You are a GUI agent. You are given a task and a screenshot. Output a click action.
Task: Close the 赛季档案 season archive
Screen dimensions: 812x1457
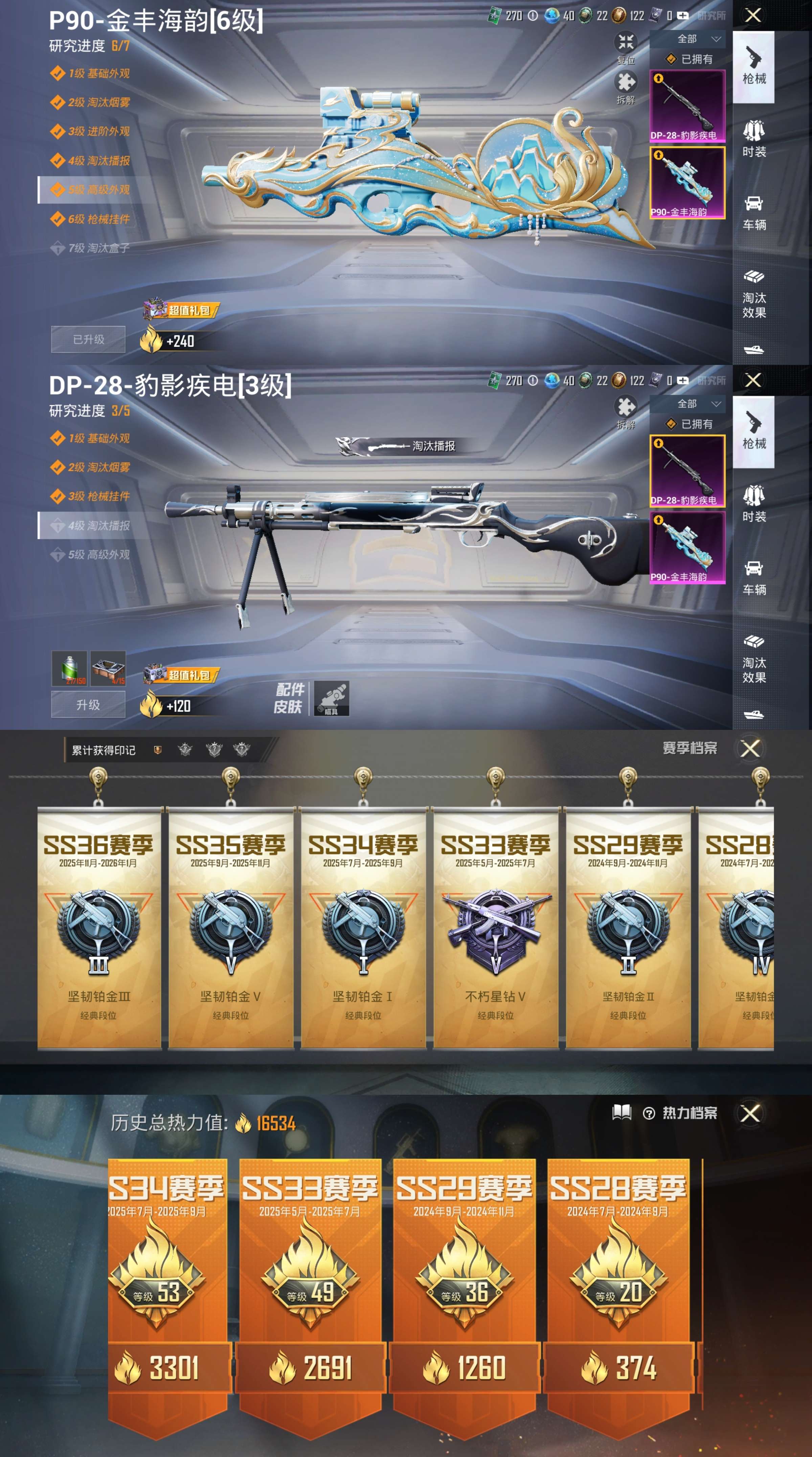pyautogui.click(x=750, y=749)
